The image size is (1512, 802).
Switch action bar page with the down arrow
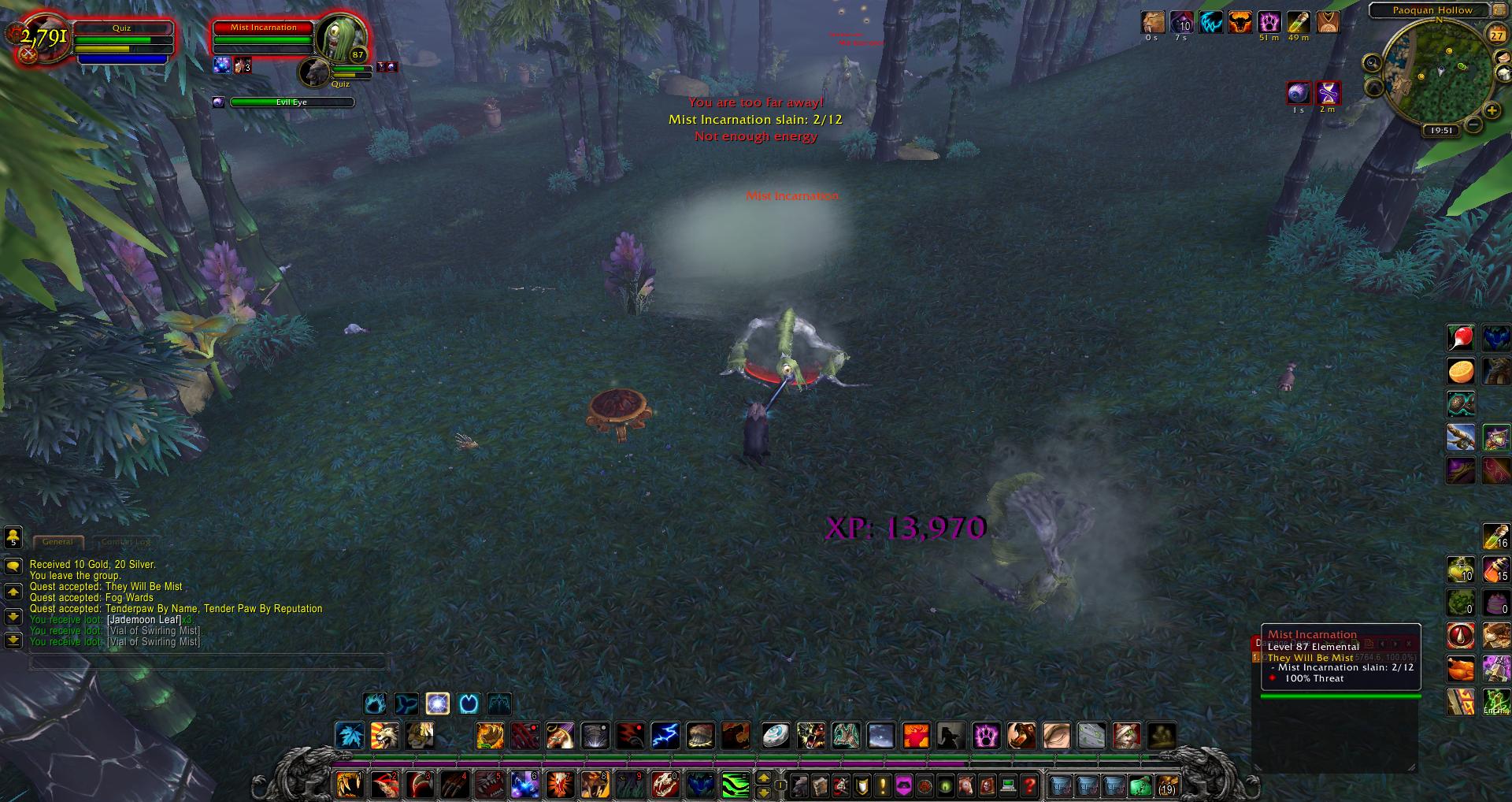(x=764, y=793)
